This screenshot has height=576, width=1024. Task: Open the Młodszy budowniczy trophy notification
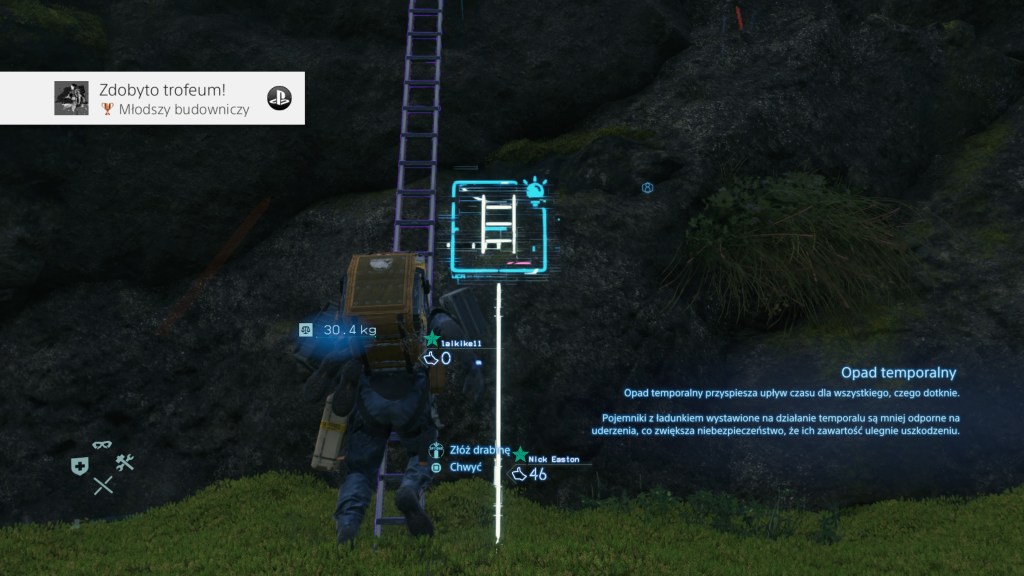pos(152,98)
